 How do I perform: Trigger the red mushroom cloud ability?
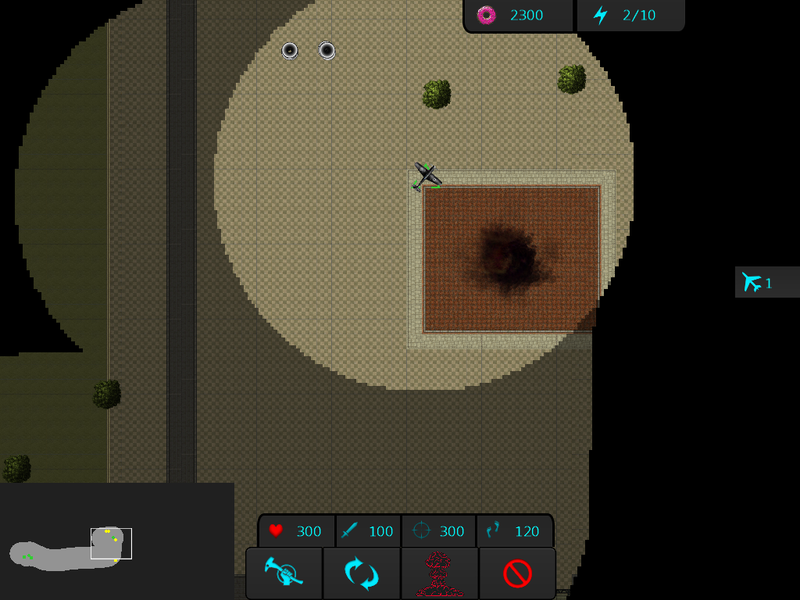coord(439,573)
